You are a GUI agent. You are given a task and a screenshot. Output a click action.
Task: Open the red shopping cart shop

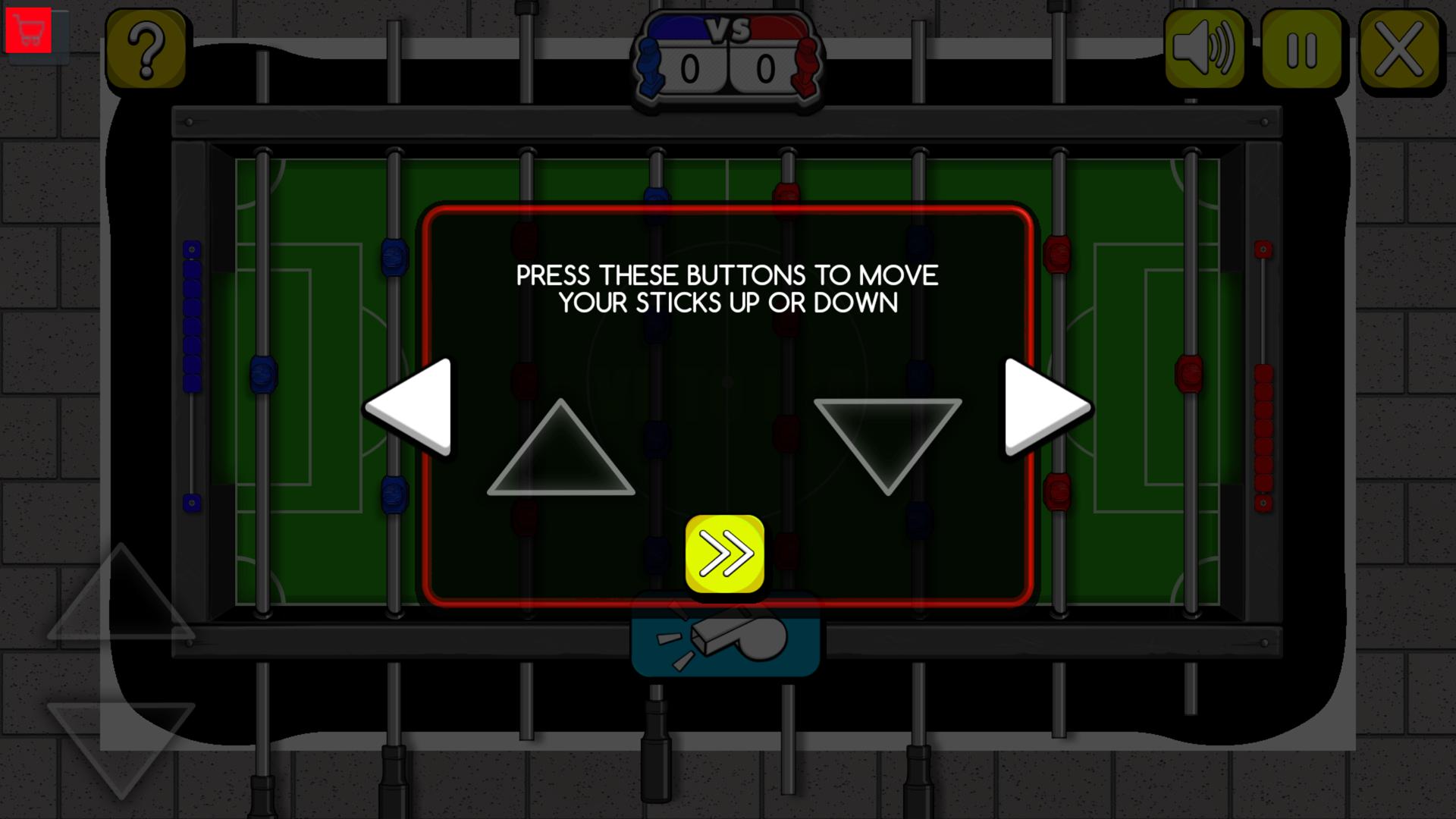pyautogui.click(x=29, y=28)
